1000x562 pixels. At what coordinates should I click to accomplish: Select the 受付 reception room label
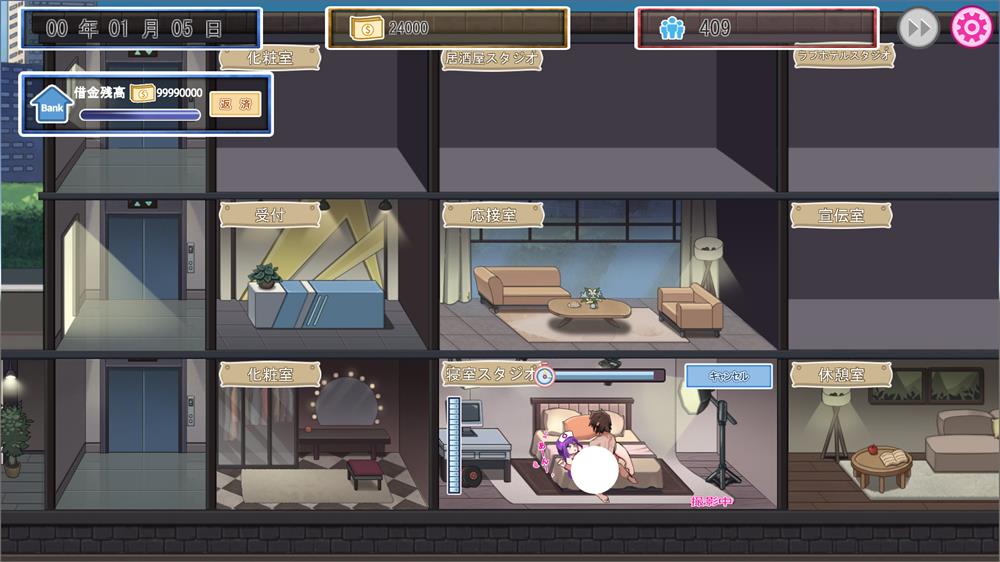pyautogui.click(x=270, y=214)
